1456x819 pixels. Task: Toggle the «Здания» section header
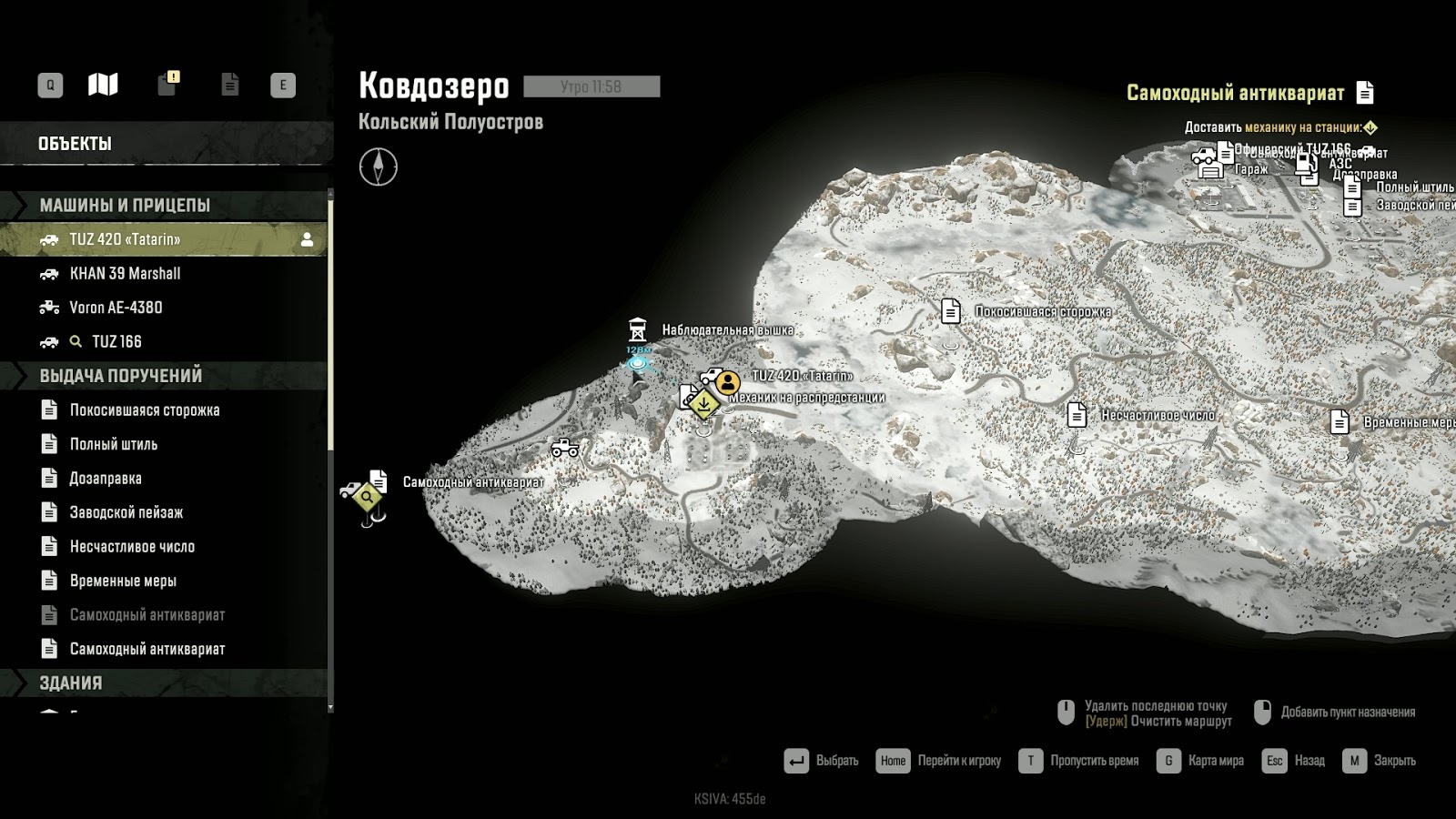pyautogui.click(x=71, y=682)
